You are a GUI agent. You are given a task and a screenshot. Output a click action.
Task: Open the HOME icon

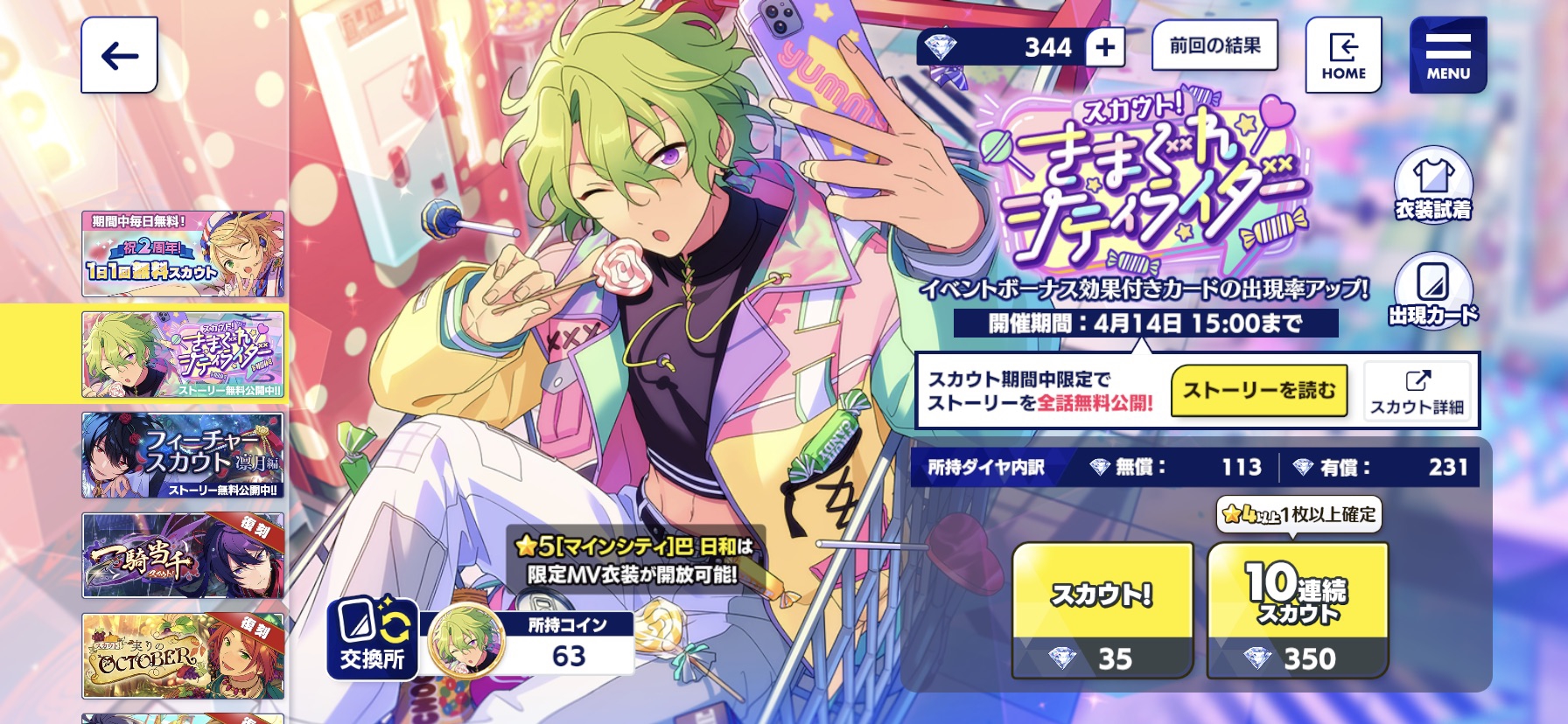pyautogui.click(x=1345, y=54)
